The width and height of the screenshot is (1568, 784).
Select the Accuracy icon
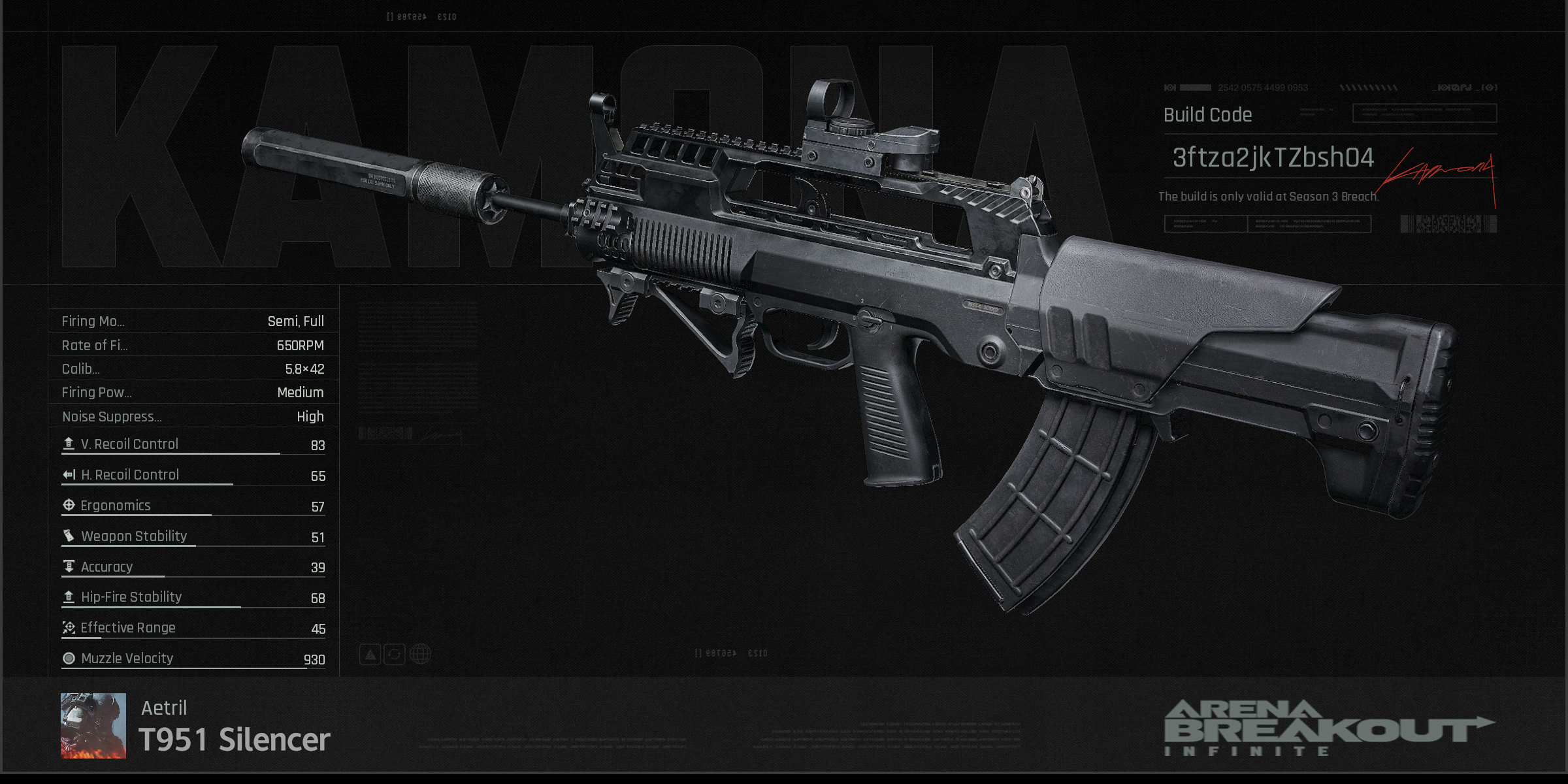[x=67, y=566]
